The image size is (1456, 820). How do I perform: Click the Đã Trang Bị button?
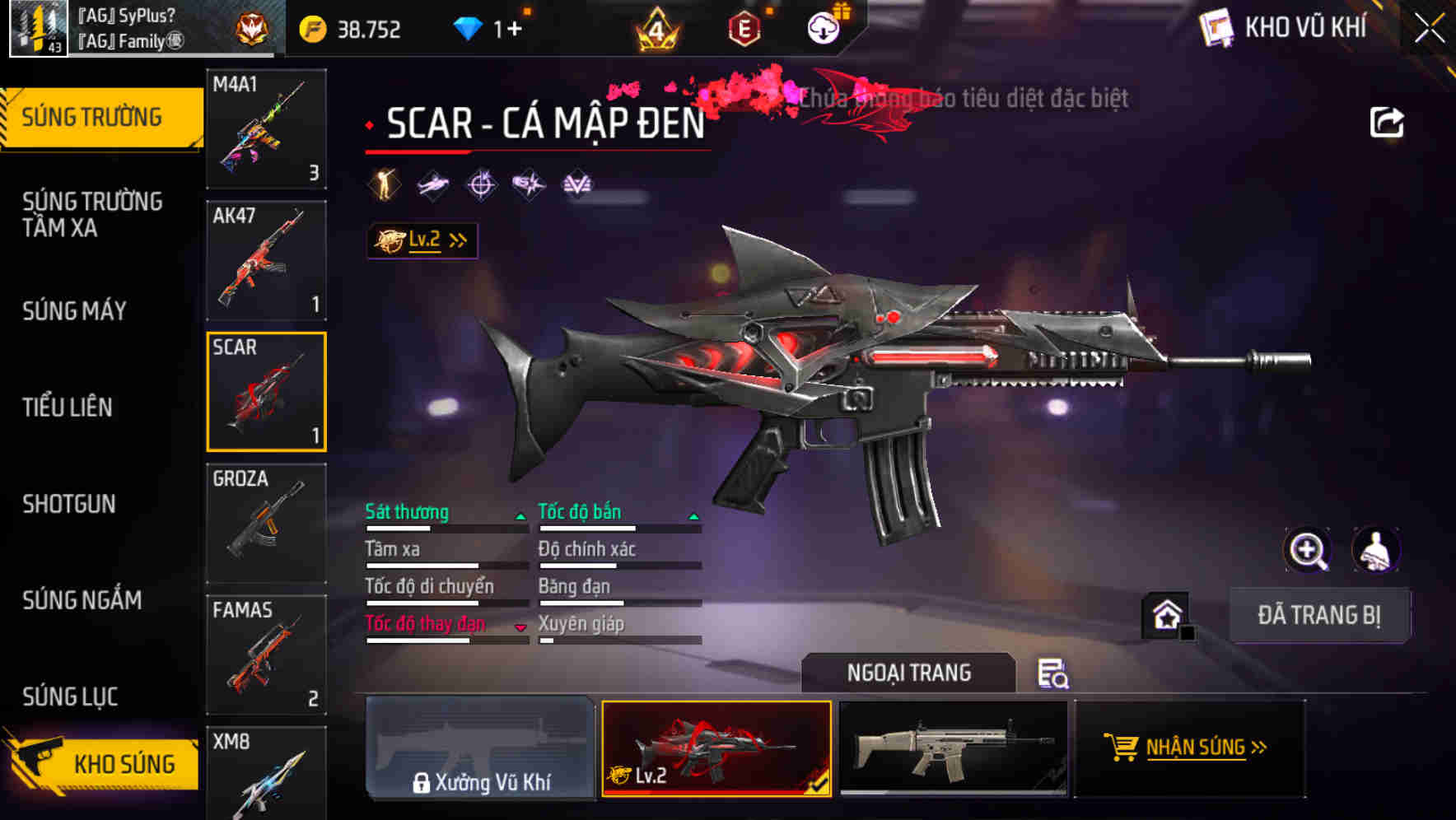(1319, 615)
